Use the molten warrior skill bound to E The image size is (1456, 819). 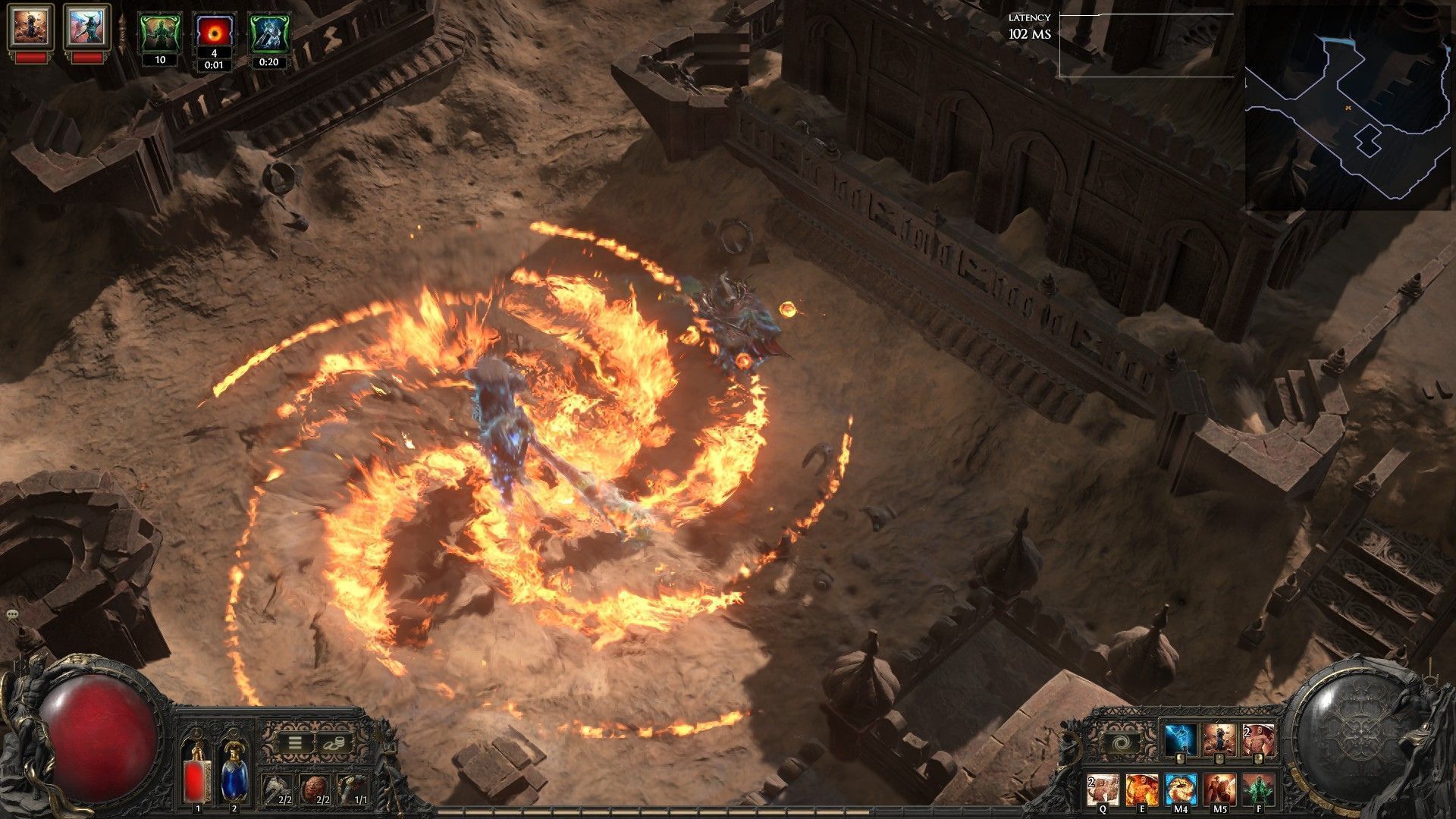[x=1141, y=789]
